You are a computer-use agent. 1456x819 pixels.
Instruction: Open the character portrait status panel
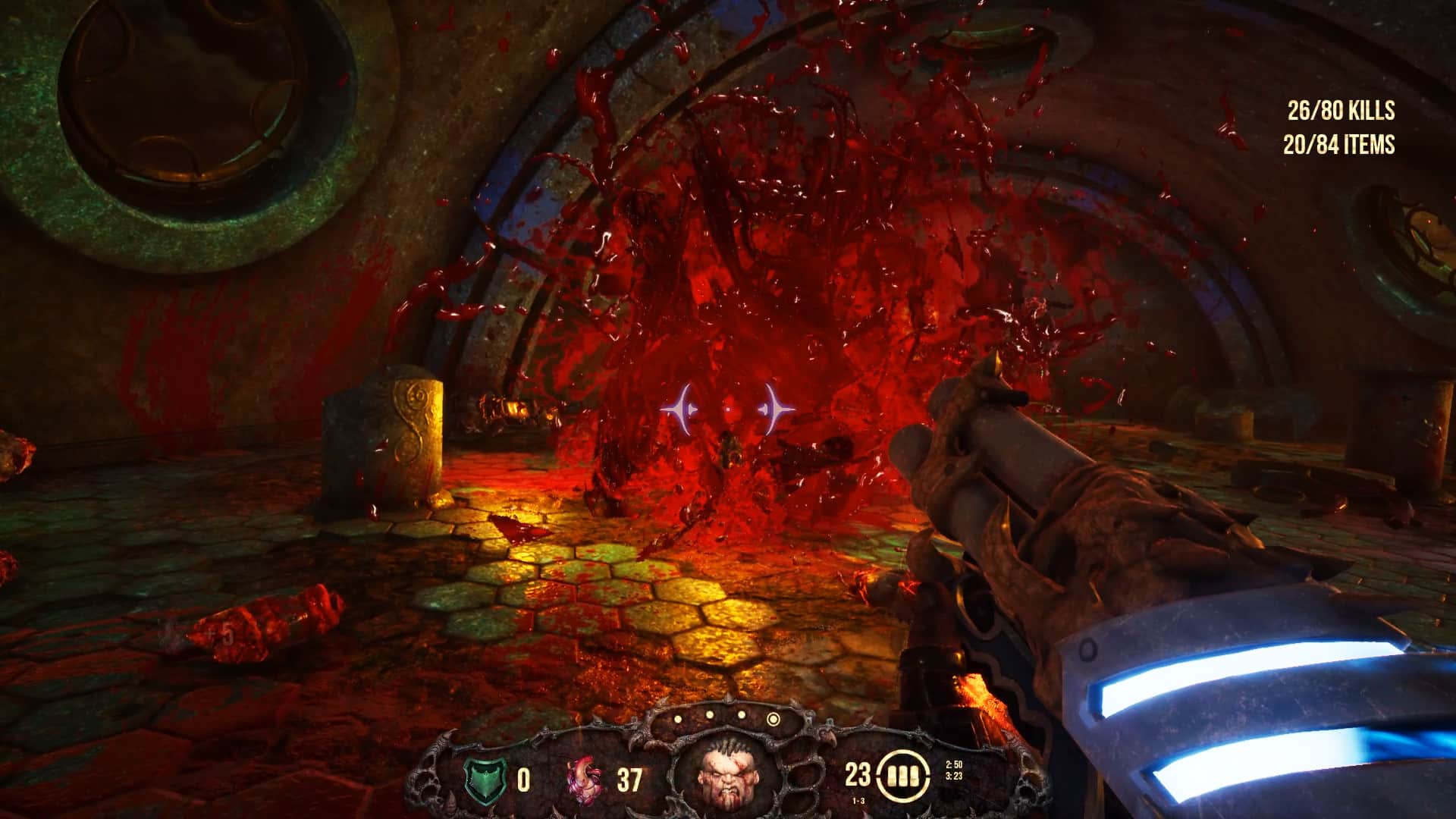pyautogui.click(x=728, y=774)
